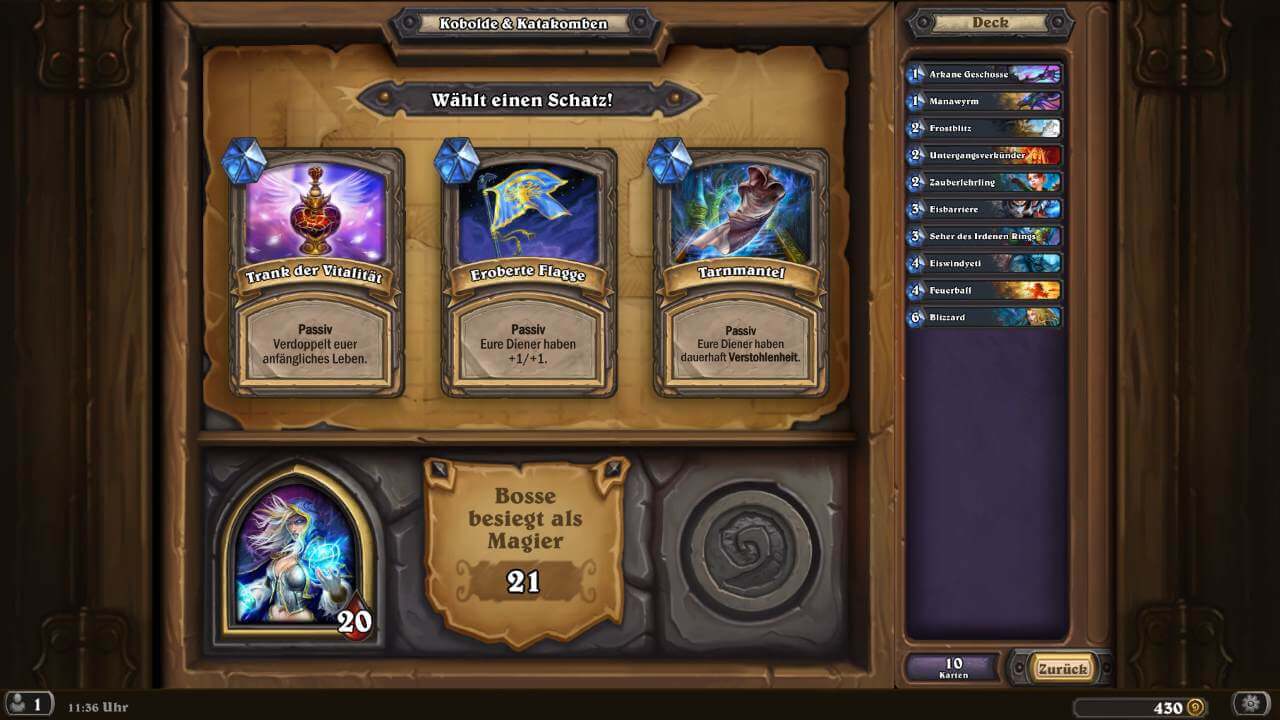Click the 10 Karten counter
Image resolution: width=1280 pixels, height=720 pixels.
point(953,669)
